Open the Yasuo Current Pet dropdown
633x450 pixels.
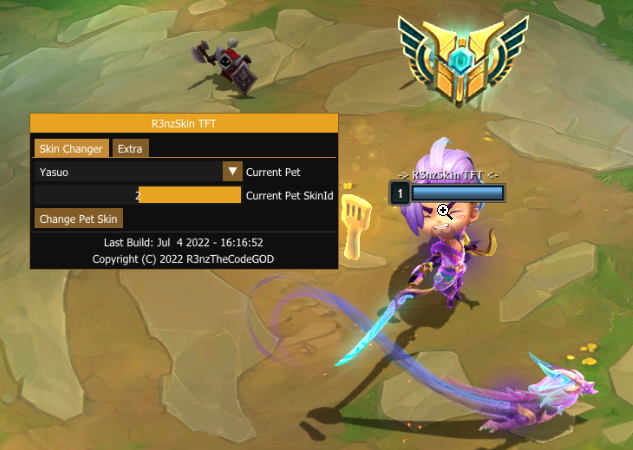232,172
